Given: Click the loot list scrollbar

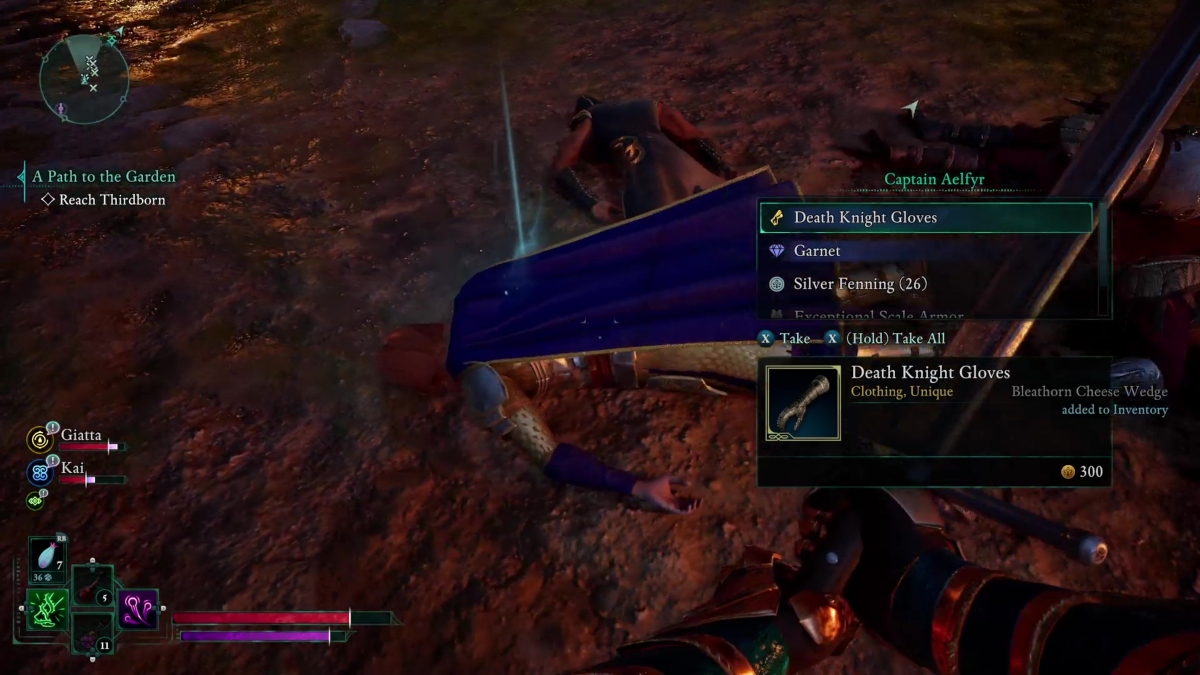Looking at the screenshot, I should point(1103,260).
